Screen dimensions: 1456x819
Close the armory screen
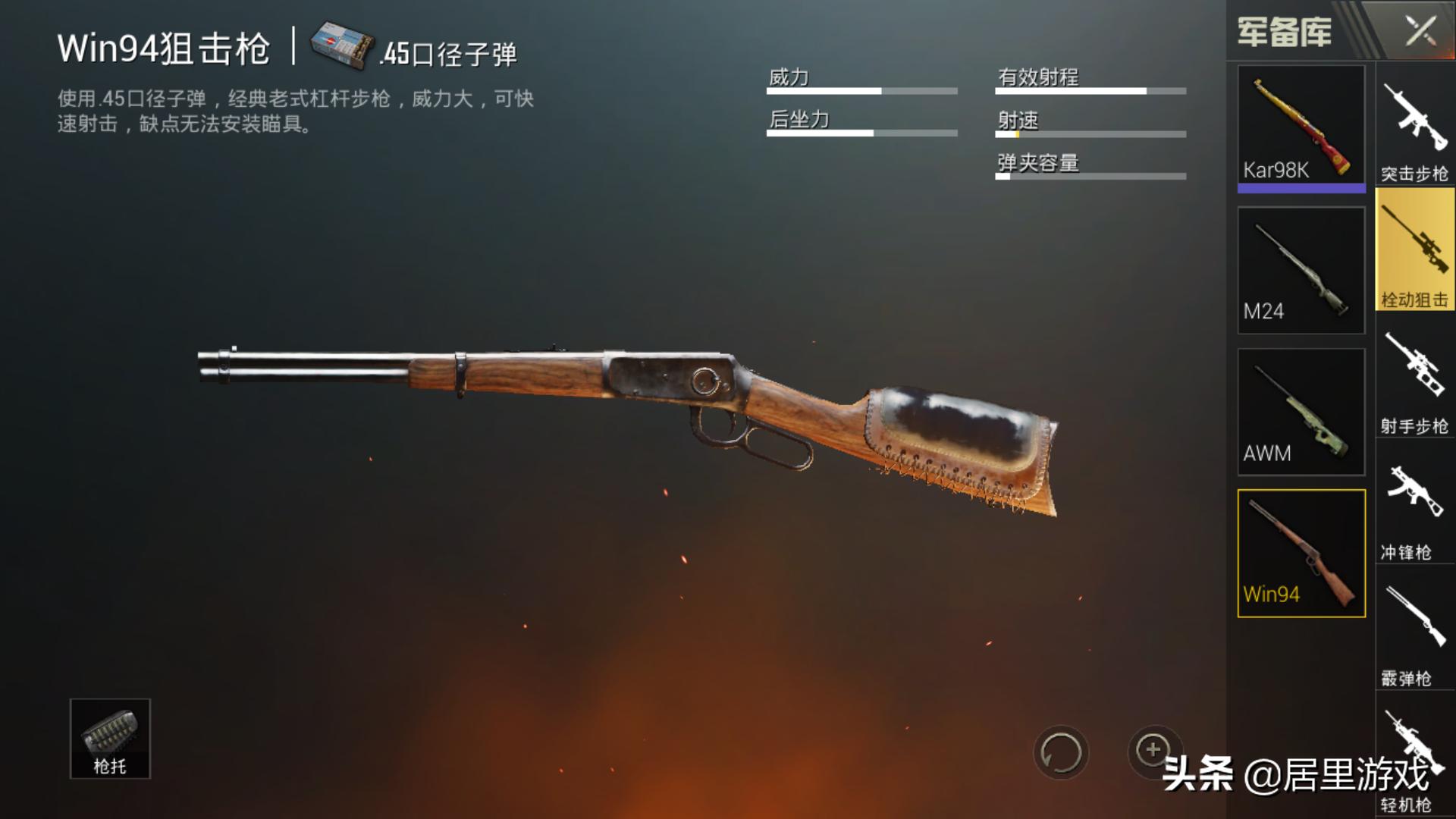click(1420, 32)
